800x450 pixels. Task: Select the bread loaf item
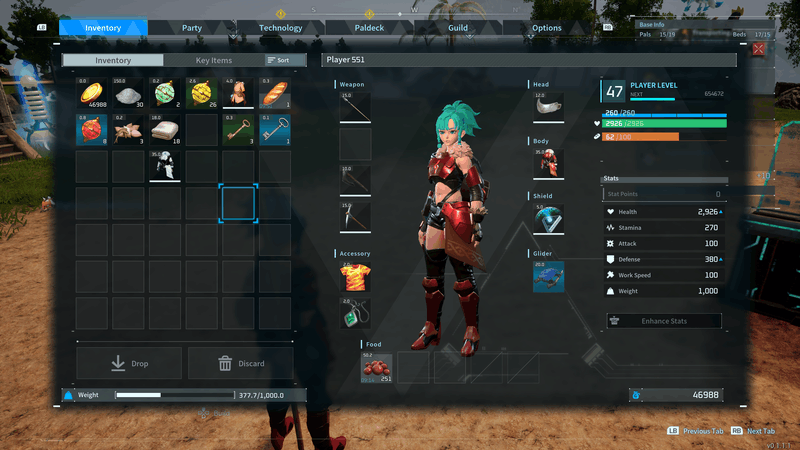276,94
